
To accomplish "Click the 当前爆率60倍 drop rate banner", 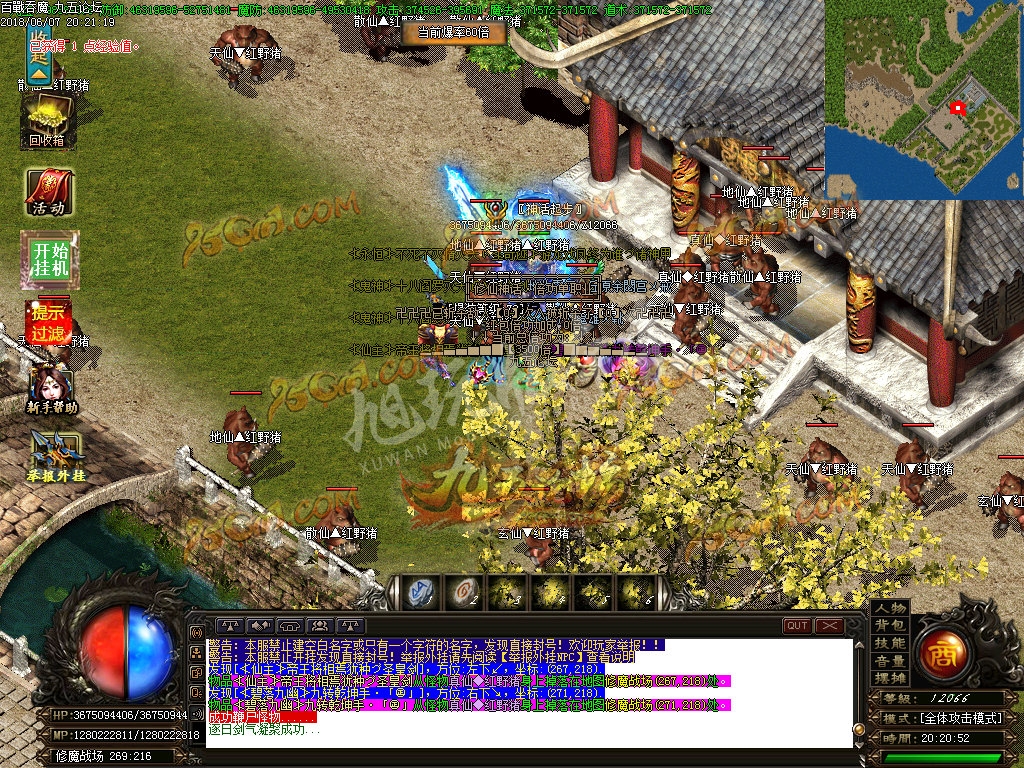I will [x=453, y=33].
